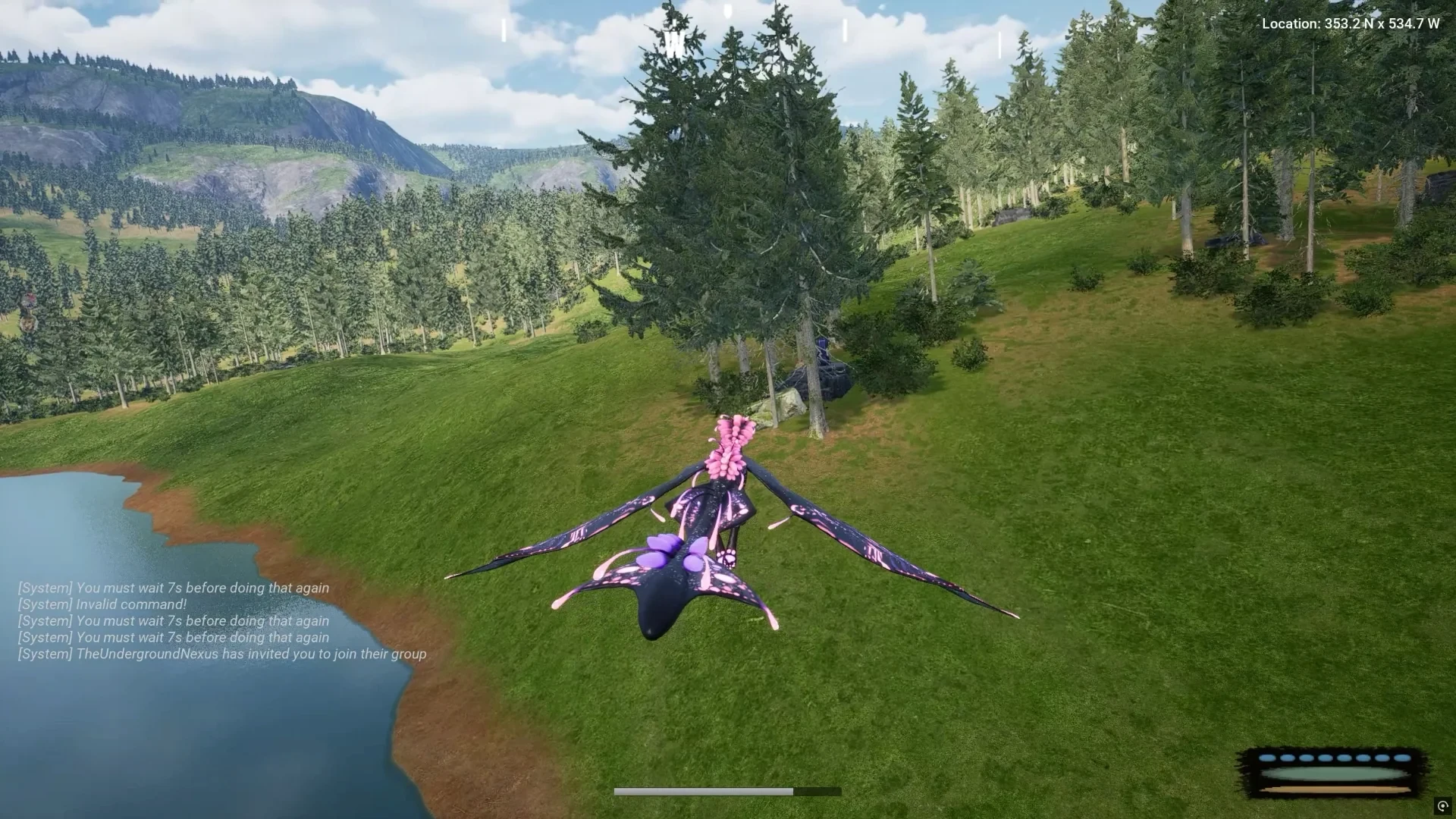Click the orange stamina bar

click(1333, 789)
